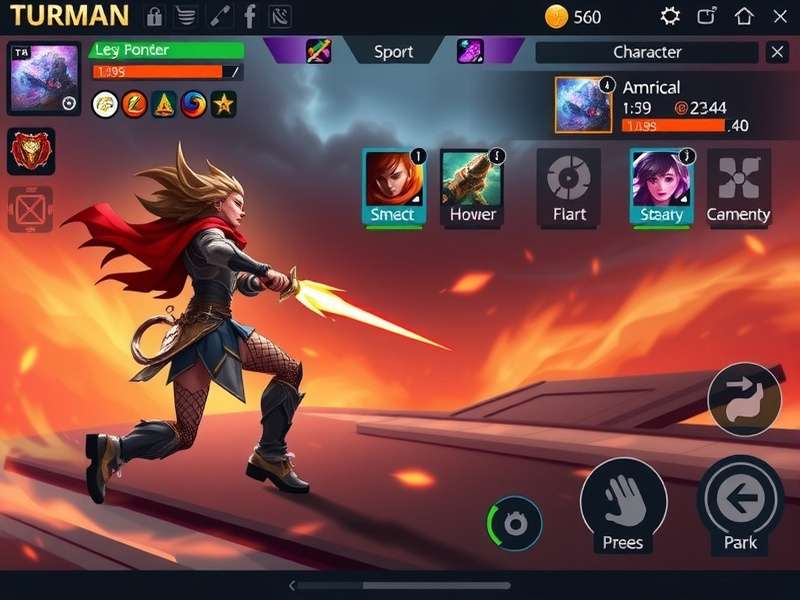
Task: Click the small green-ringed camera button
Action: click(515, 523)
